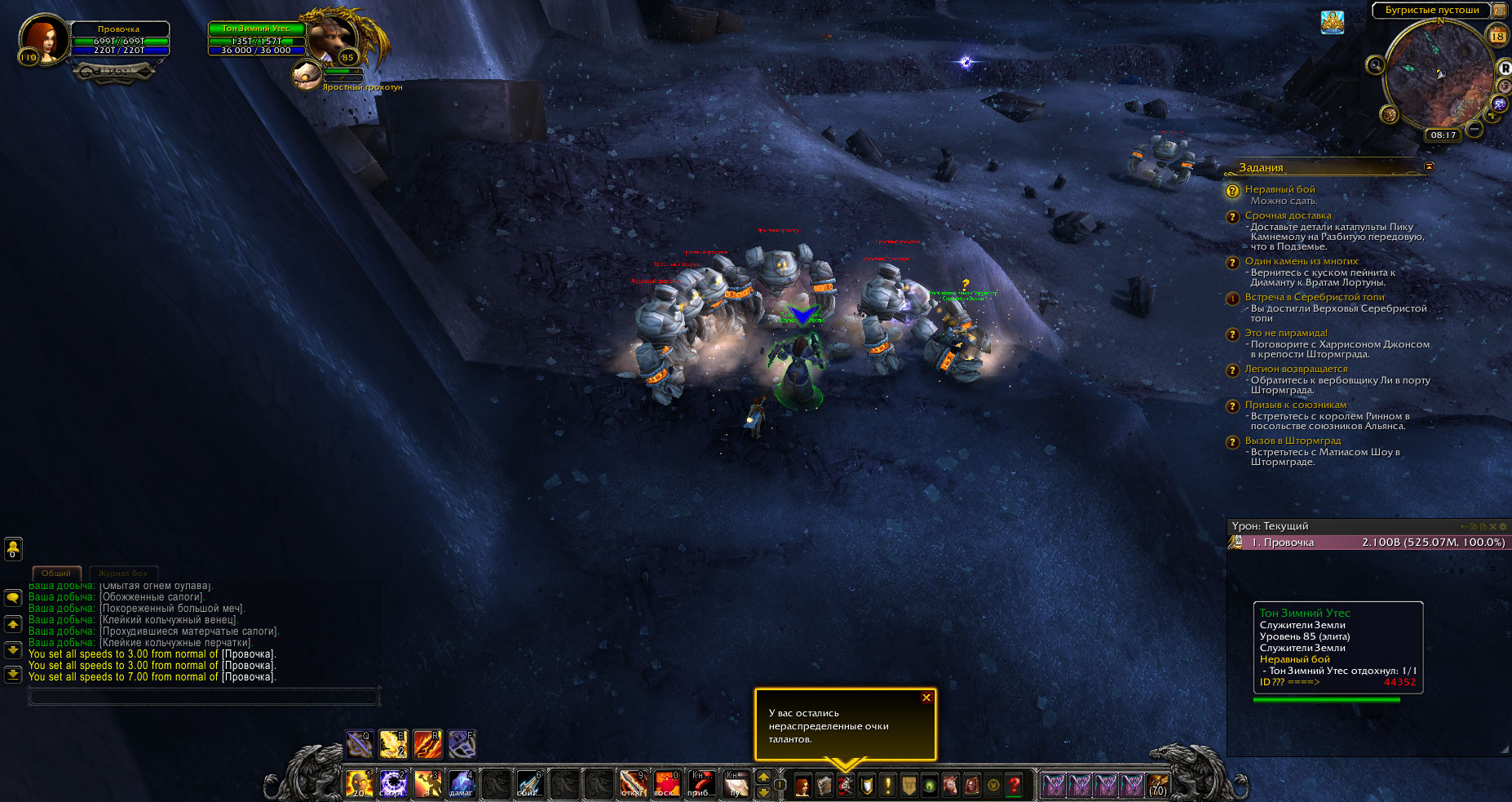Select the Общий chat tab

[56, 574]
